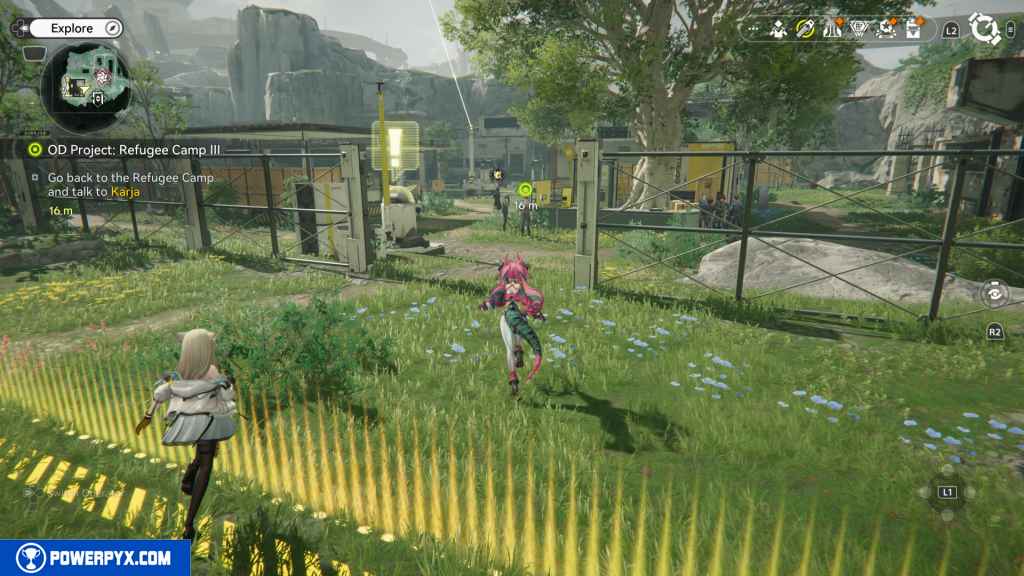Click the inverted triangle emblem icon

click(x=858, y=29)
